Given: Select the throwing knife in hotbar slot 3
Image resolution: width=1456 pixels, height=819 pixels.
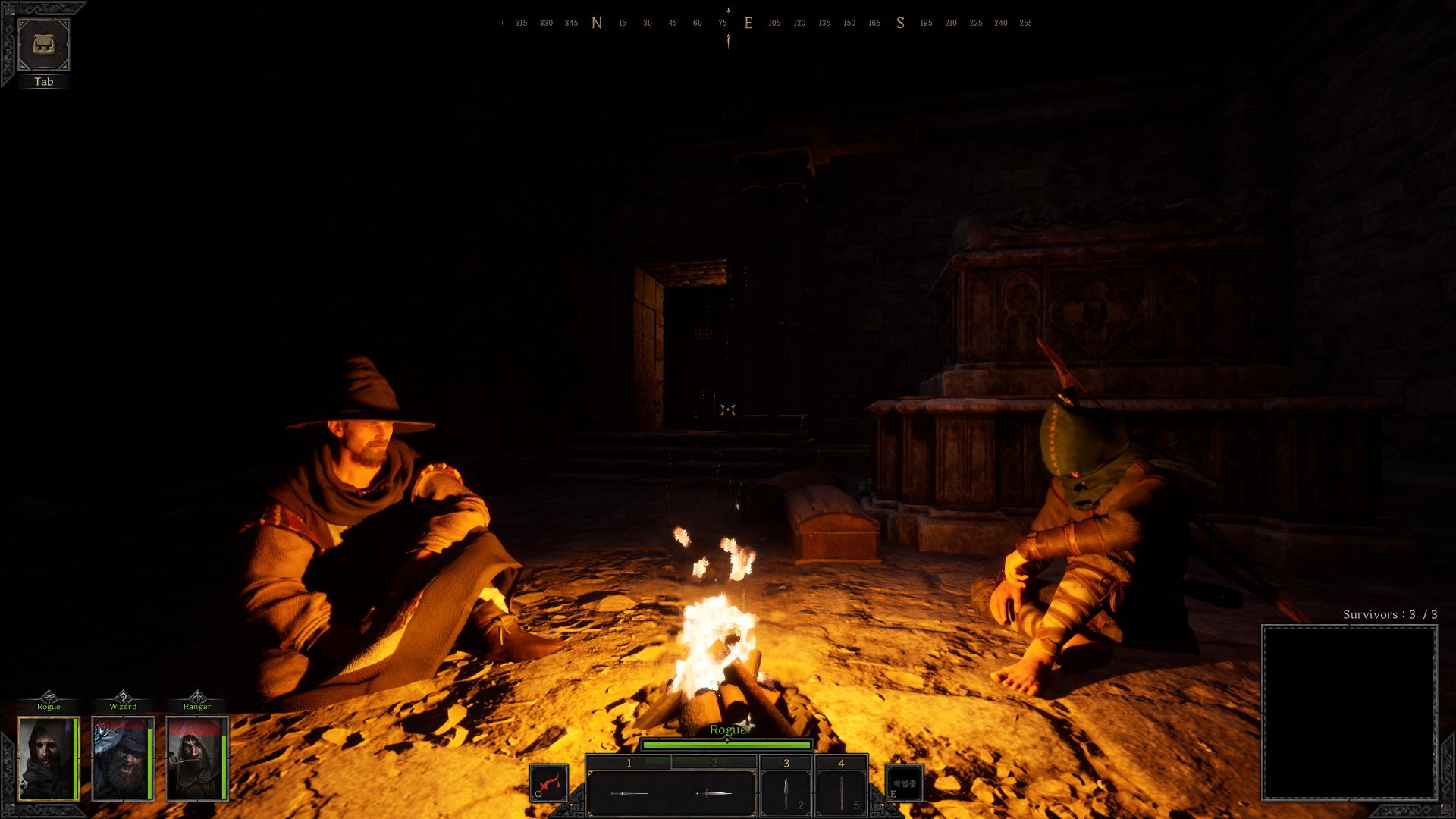Looking at the screenshot, I should (785, 792).
